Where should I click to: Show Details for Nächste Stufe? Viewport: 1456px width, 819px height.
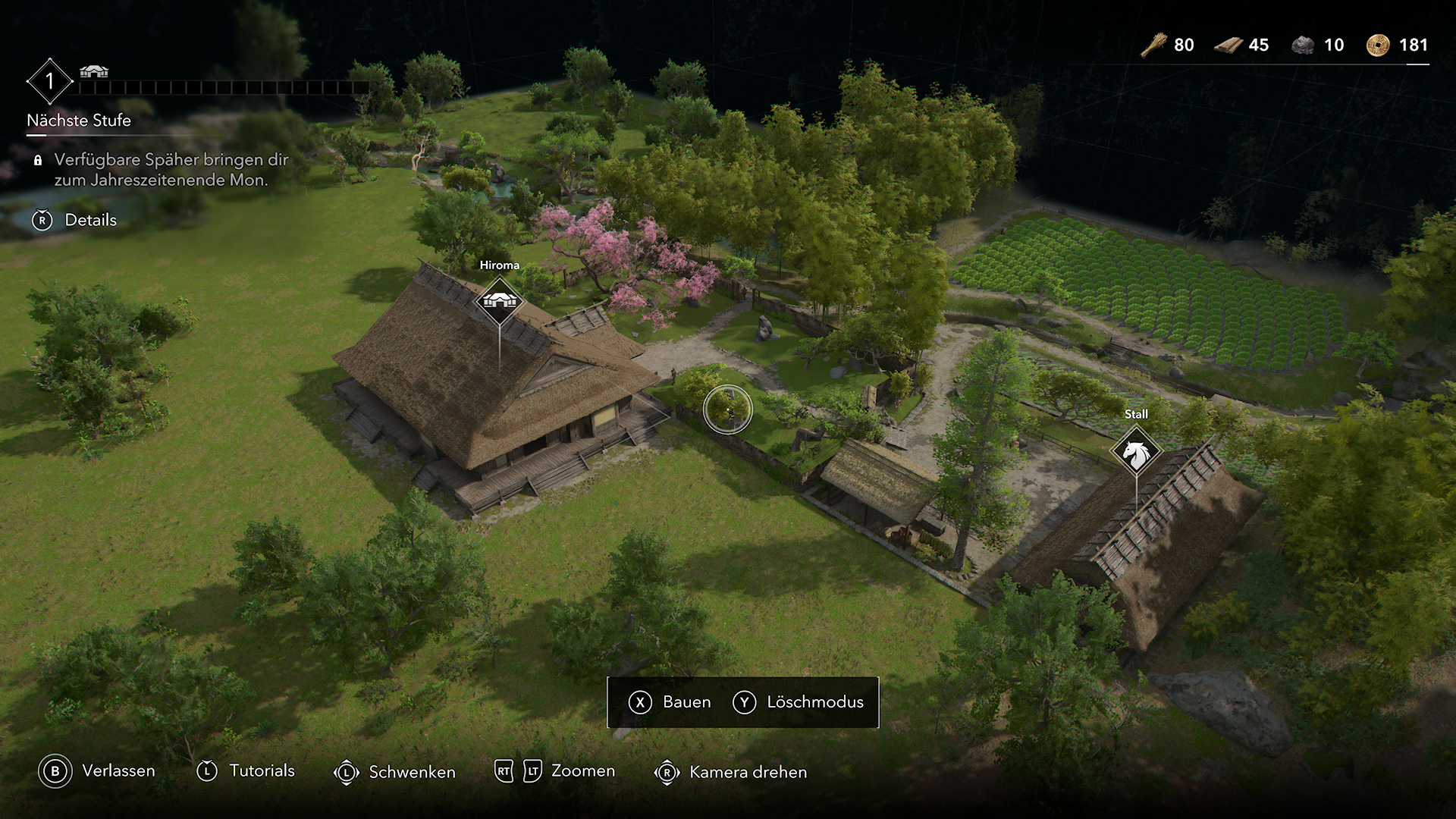click(x=75, y=220)
